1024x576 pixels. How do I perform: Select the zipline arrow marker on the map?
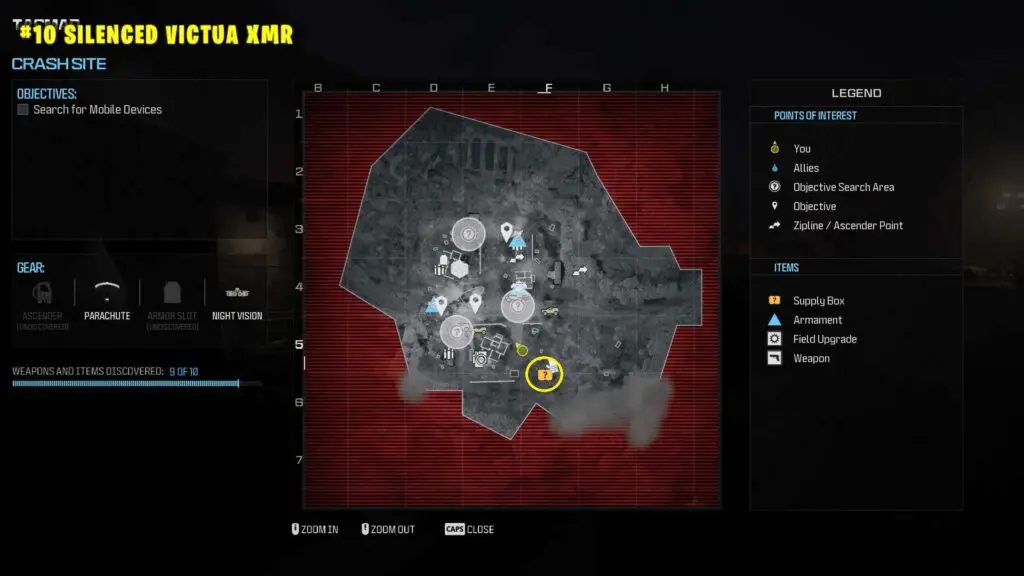coord(581,270)
